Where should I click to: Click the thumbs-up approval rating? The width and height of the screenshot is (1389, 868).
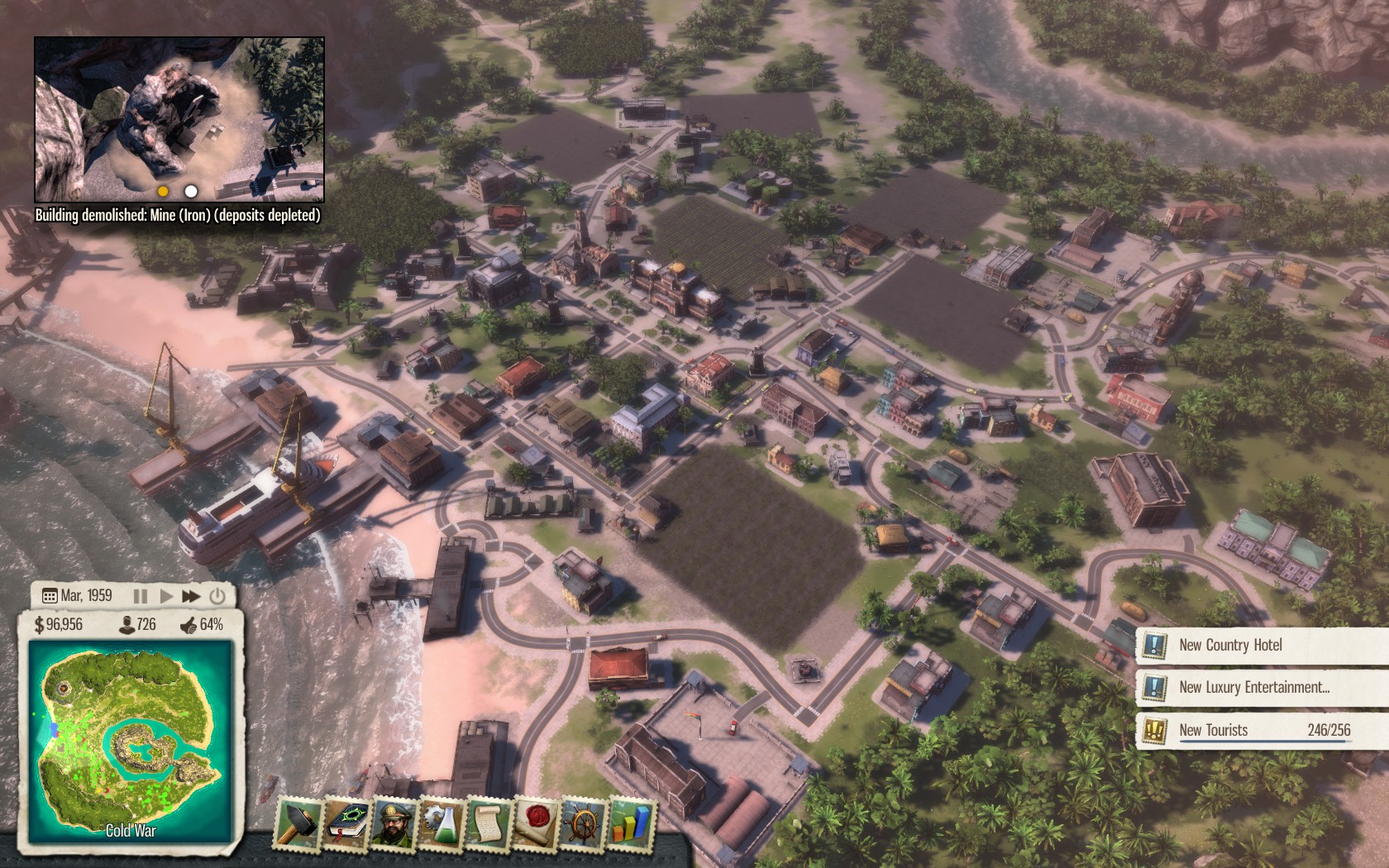tap(202, 624)
